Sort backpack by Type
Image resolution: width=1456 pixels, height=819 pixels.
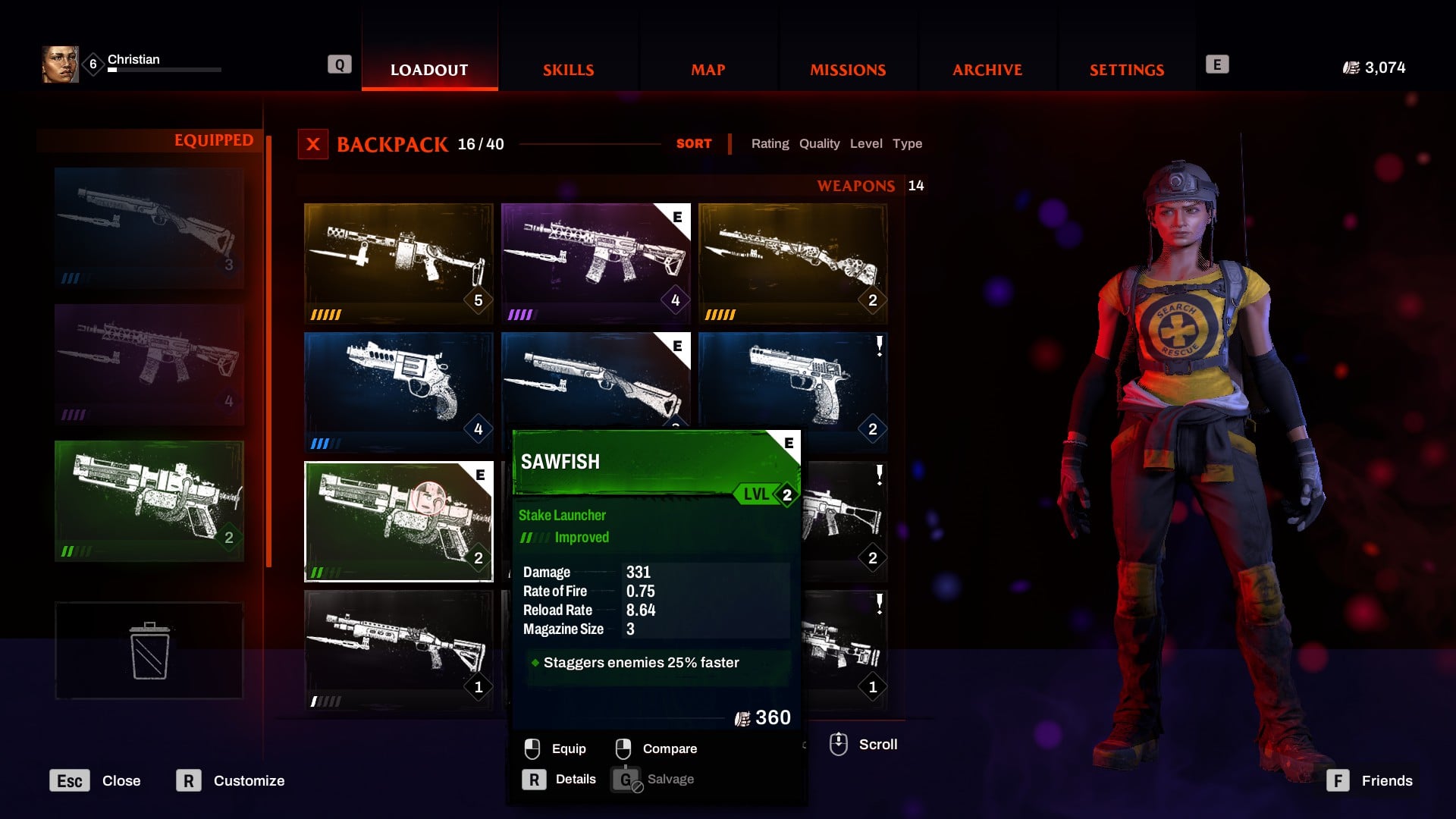click(x=907, y=144)
